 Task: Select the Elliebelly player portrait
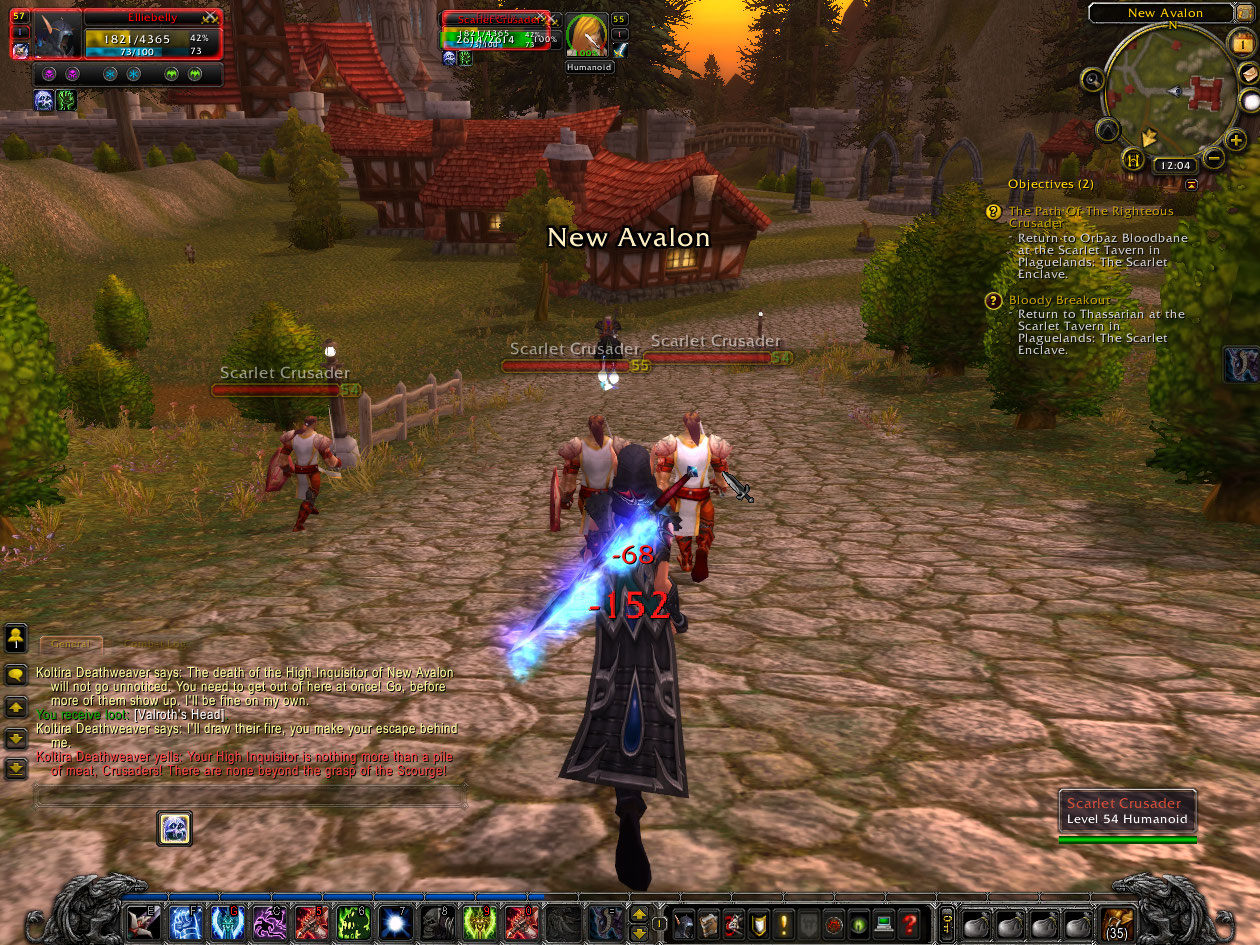click(x=58, y=38)
